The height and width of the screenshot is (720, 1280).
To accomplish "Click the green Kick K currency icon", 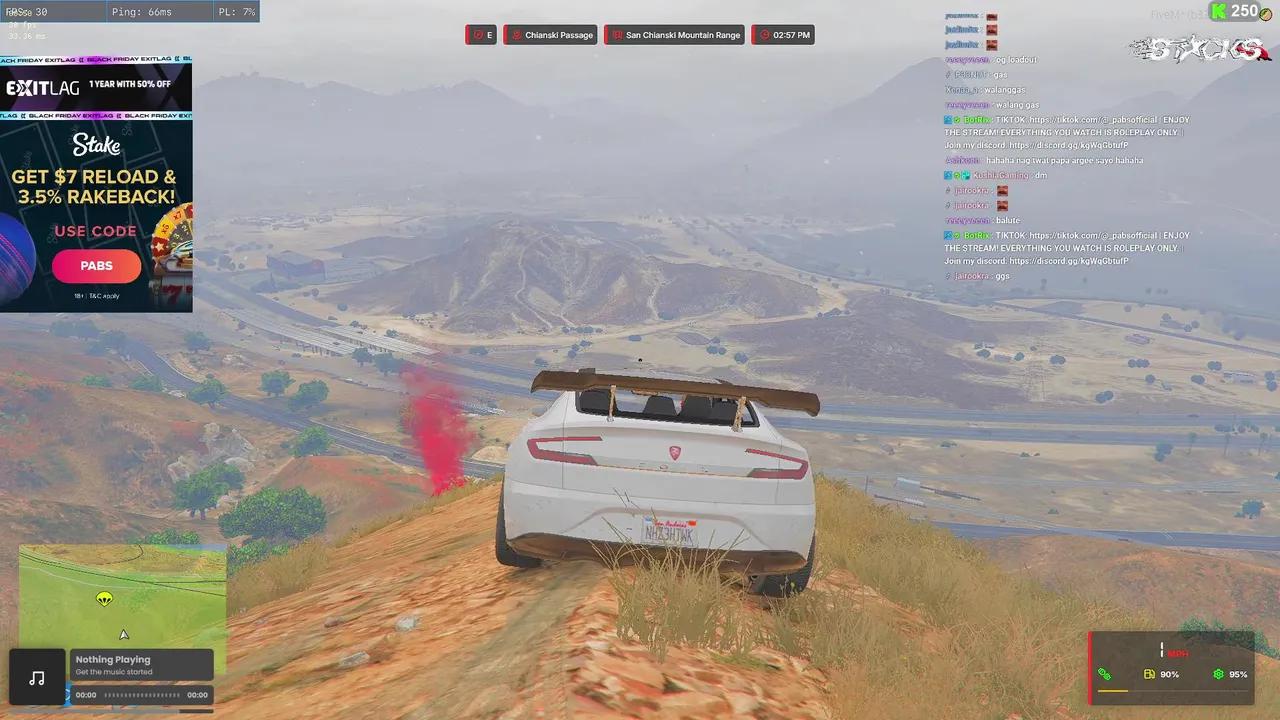I will coord(1219,11).
